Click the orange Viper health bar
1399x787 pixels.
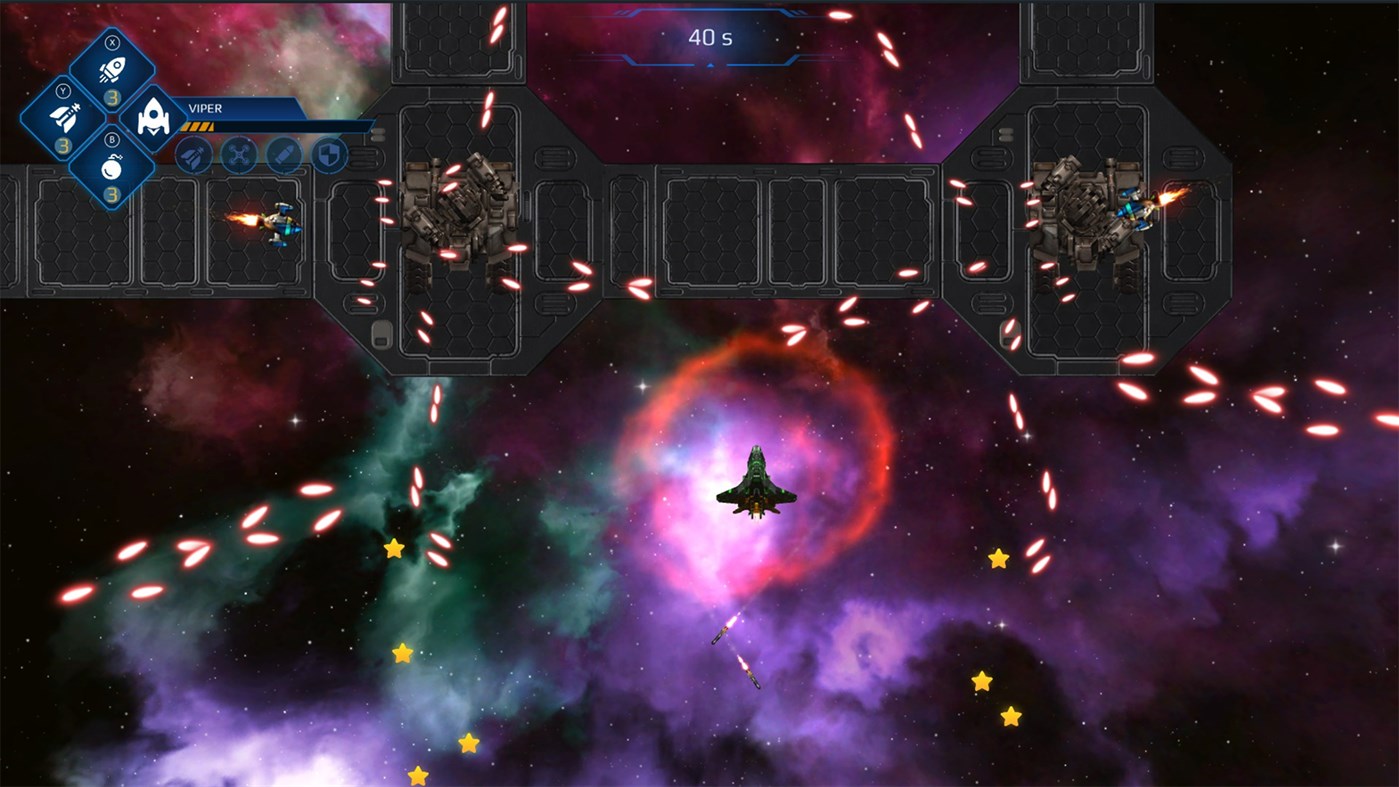(197, 126)
